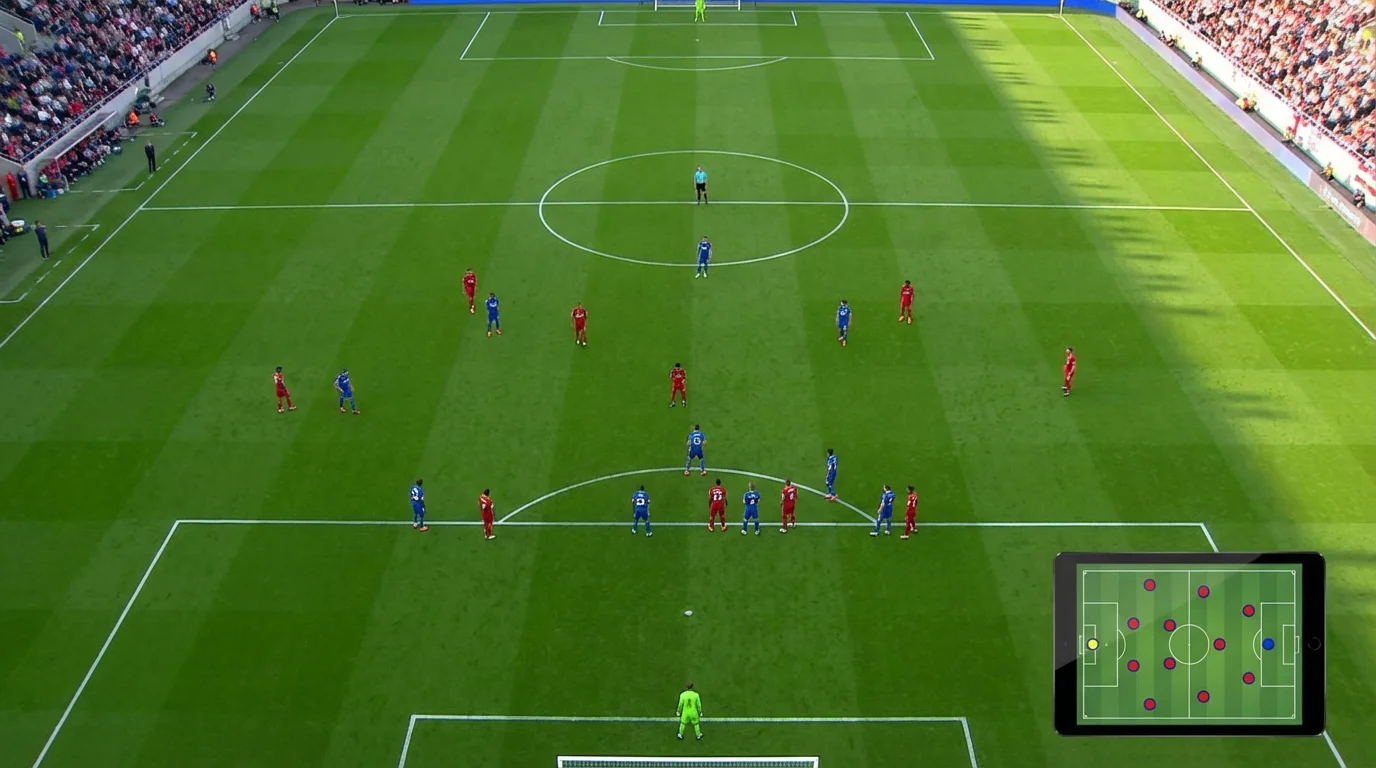Image resolution: width=1376 pixels, height=768 pixels.
Task: Select the yellow goalkeeper dot on the tablet
Action: [1092, 644]
